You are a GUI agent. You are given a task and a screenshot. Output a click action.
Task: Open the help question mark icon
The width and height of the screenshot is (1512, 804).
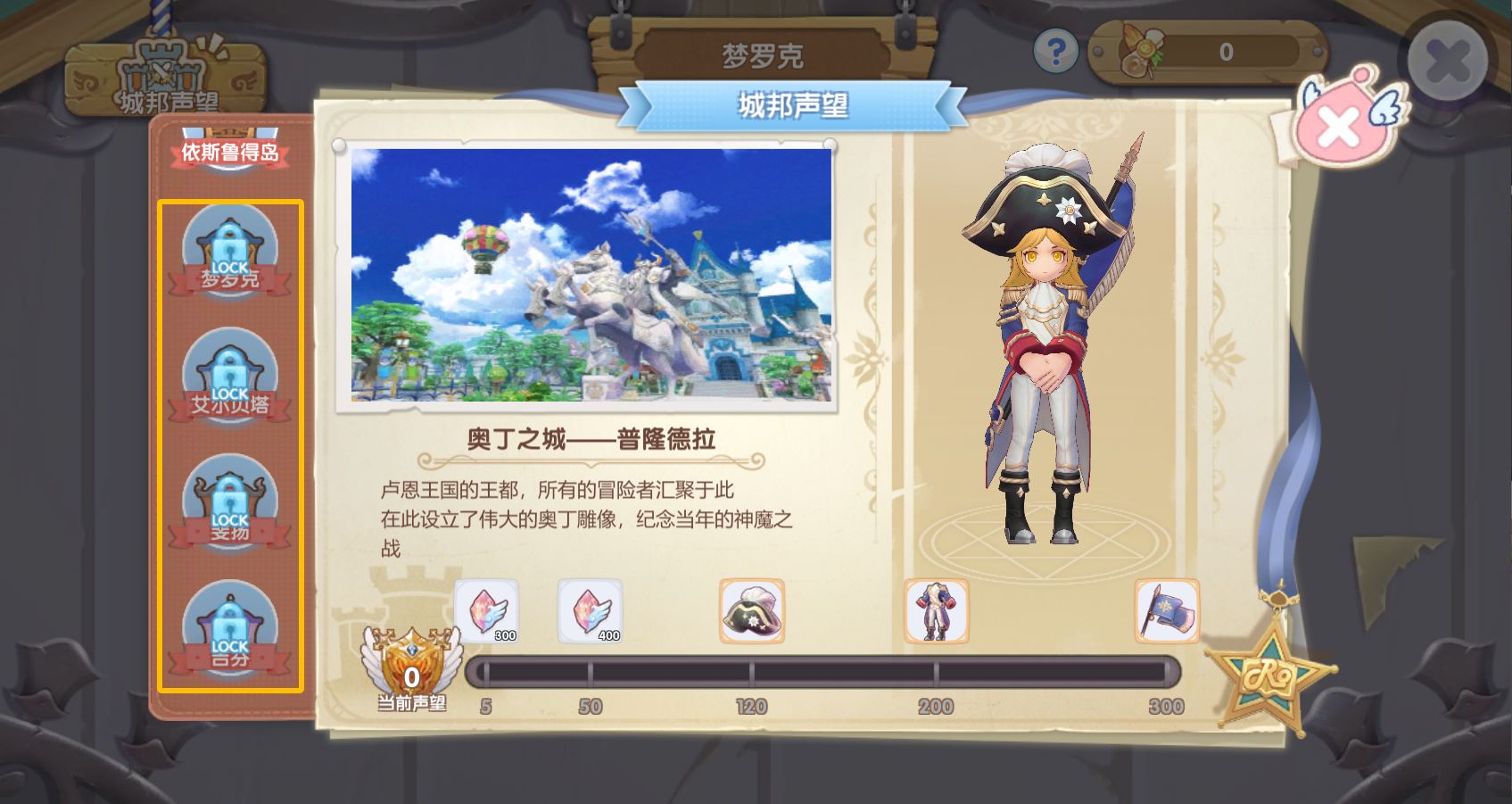[1056, 51]
